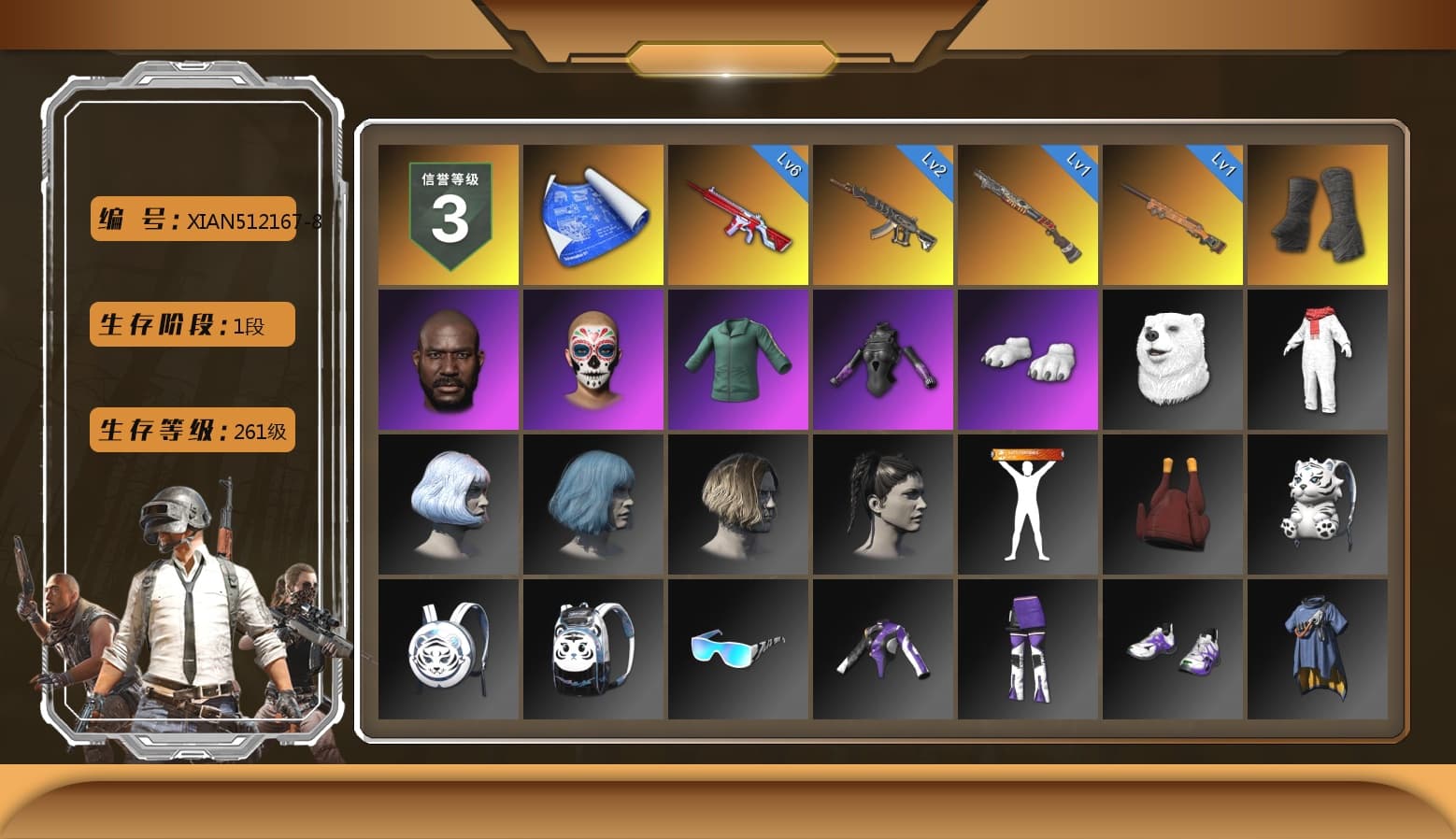Click the green jacket thumbnail

(x=738, y=360)
